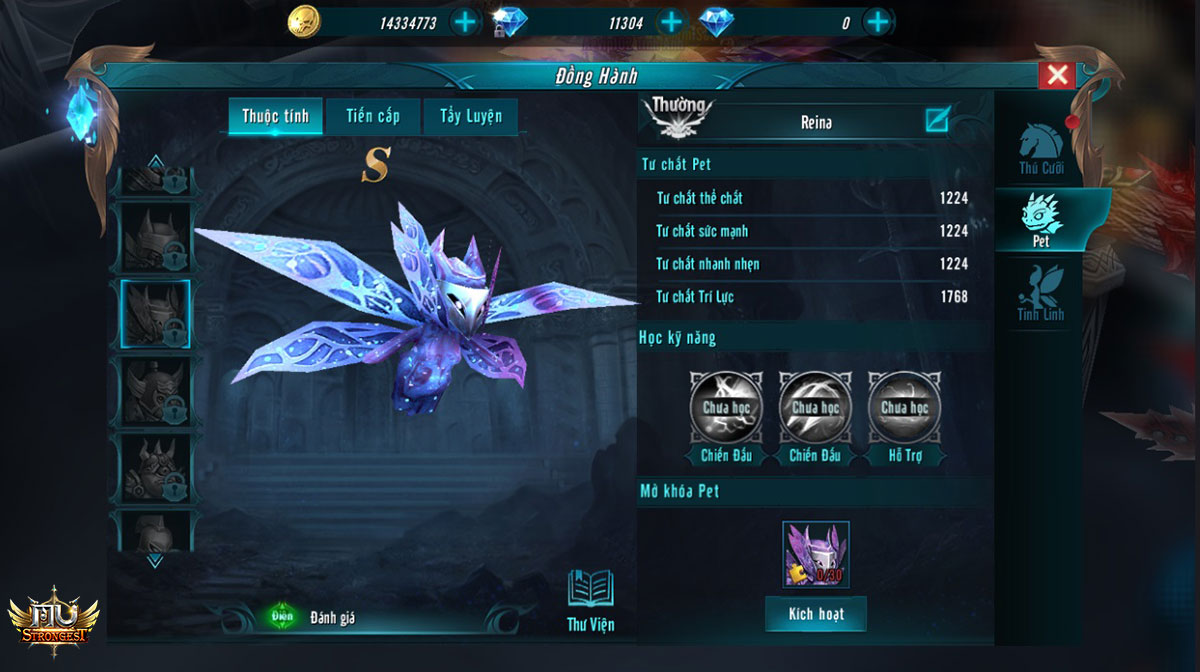Add locked diamonds with plus button
This screenshot has height=672, width=1200.
[671, 22]
